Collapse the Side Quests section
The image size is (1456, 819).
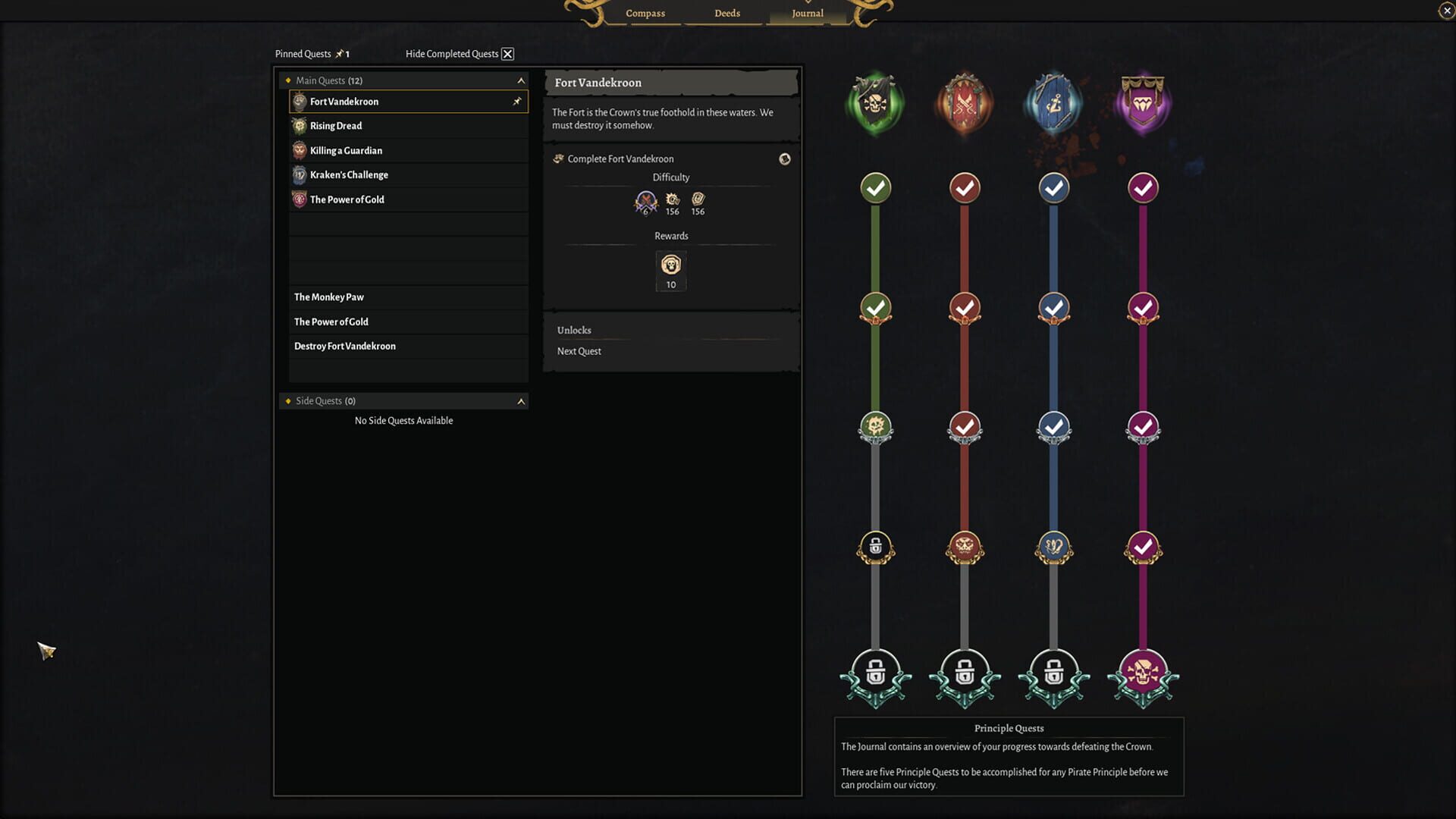point(520,400)
